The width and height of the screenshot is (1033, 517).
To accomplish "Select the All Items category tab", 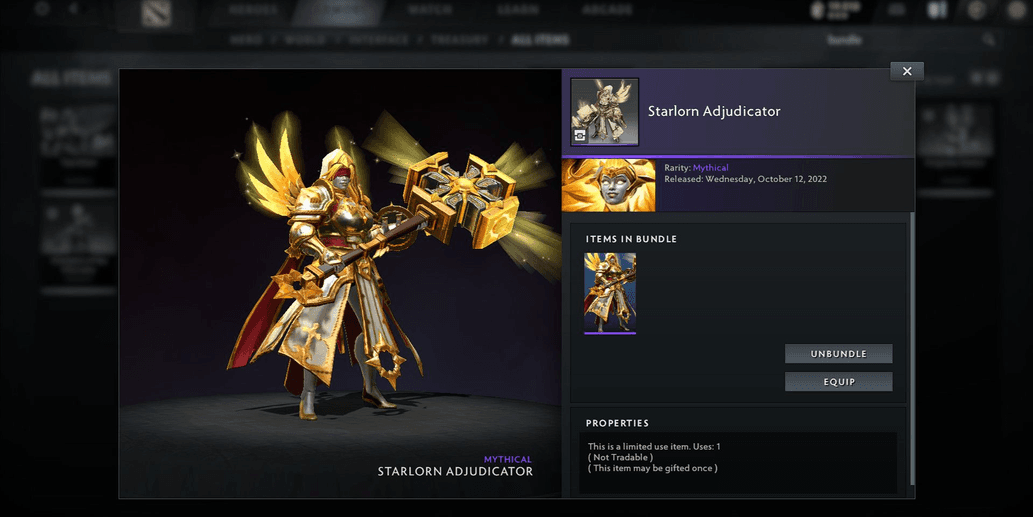I will [540, 40].
